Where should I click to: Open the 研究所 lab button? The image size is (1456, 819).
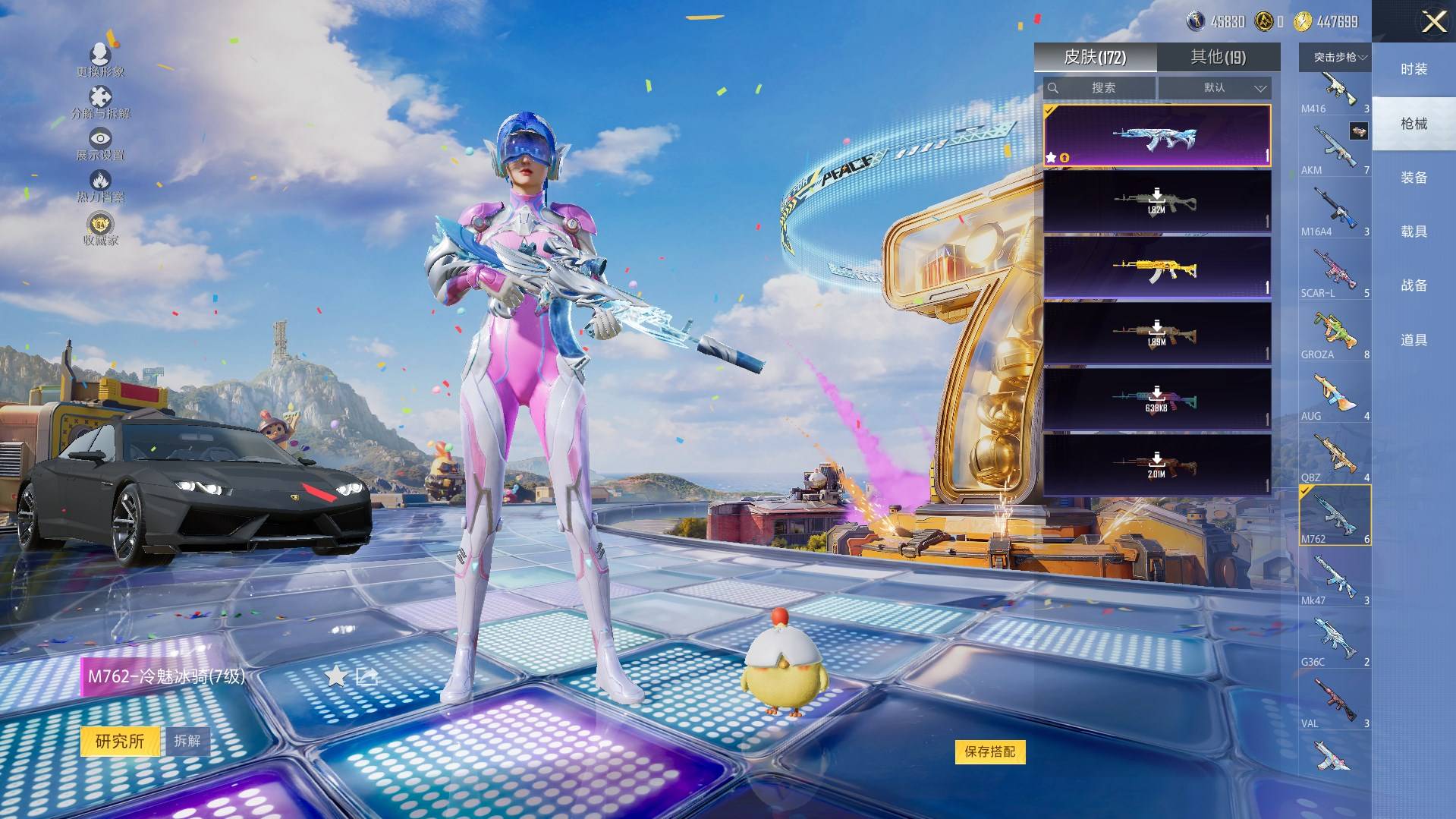click(x=120, y=741)
